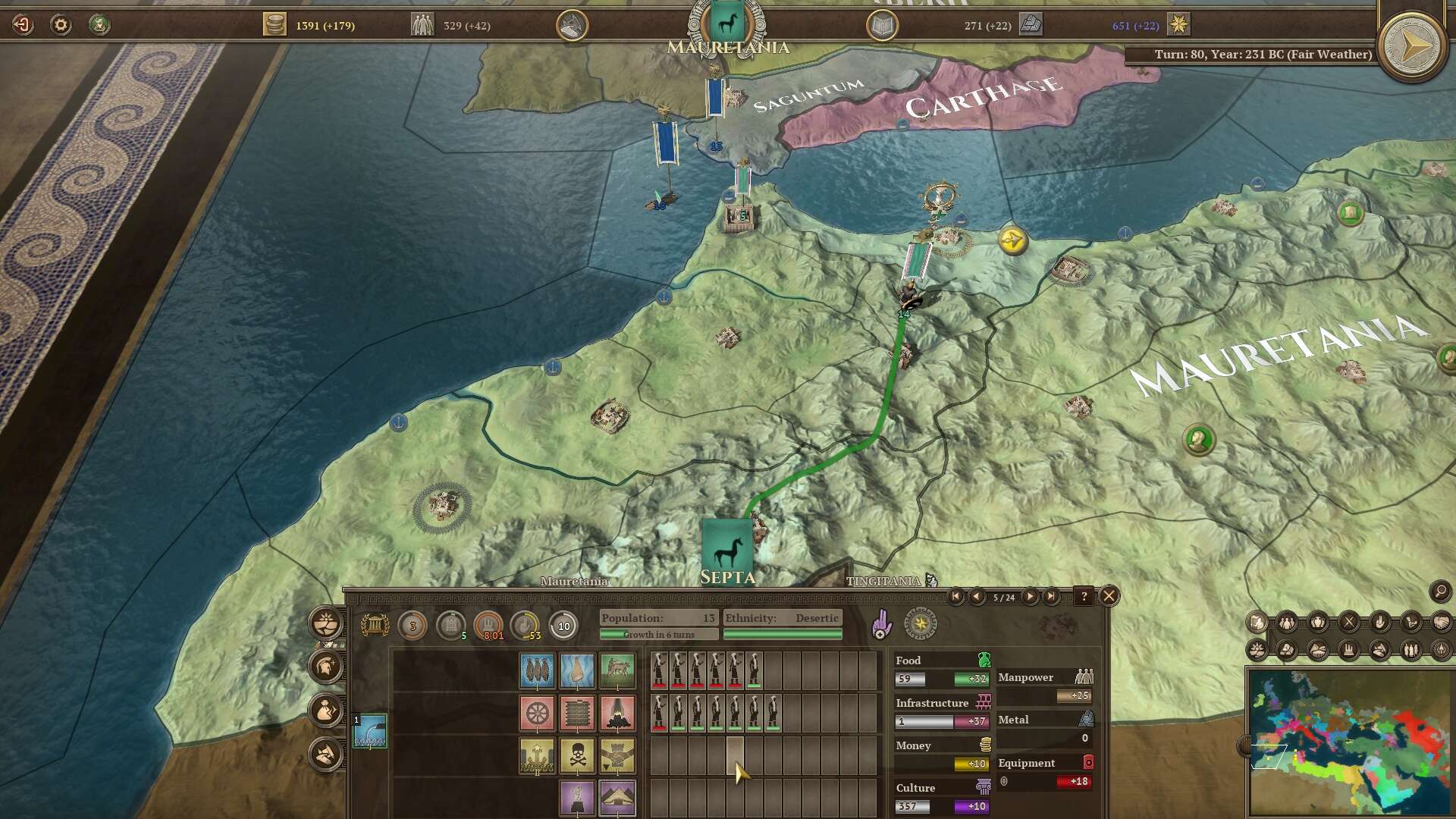Click the purple hand icon
Image resolution: width=1456 pixels, height=819 pixels.
(x=880, y=625)
